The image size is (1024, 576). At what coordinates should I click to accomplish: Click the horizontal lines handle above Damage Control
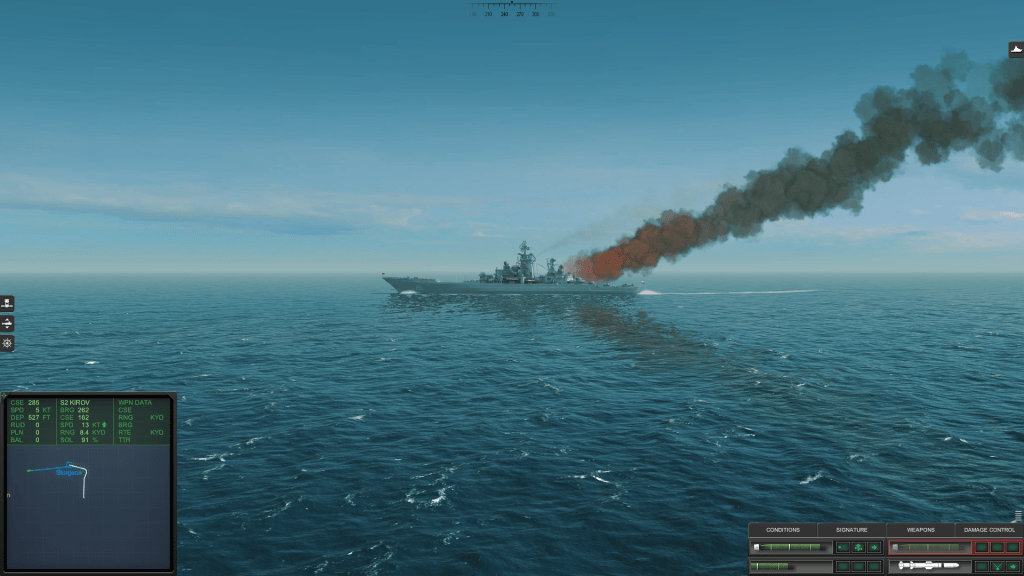click(1018, 516)
